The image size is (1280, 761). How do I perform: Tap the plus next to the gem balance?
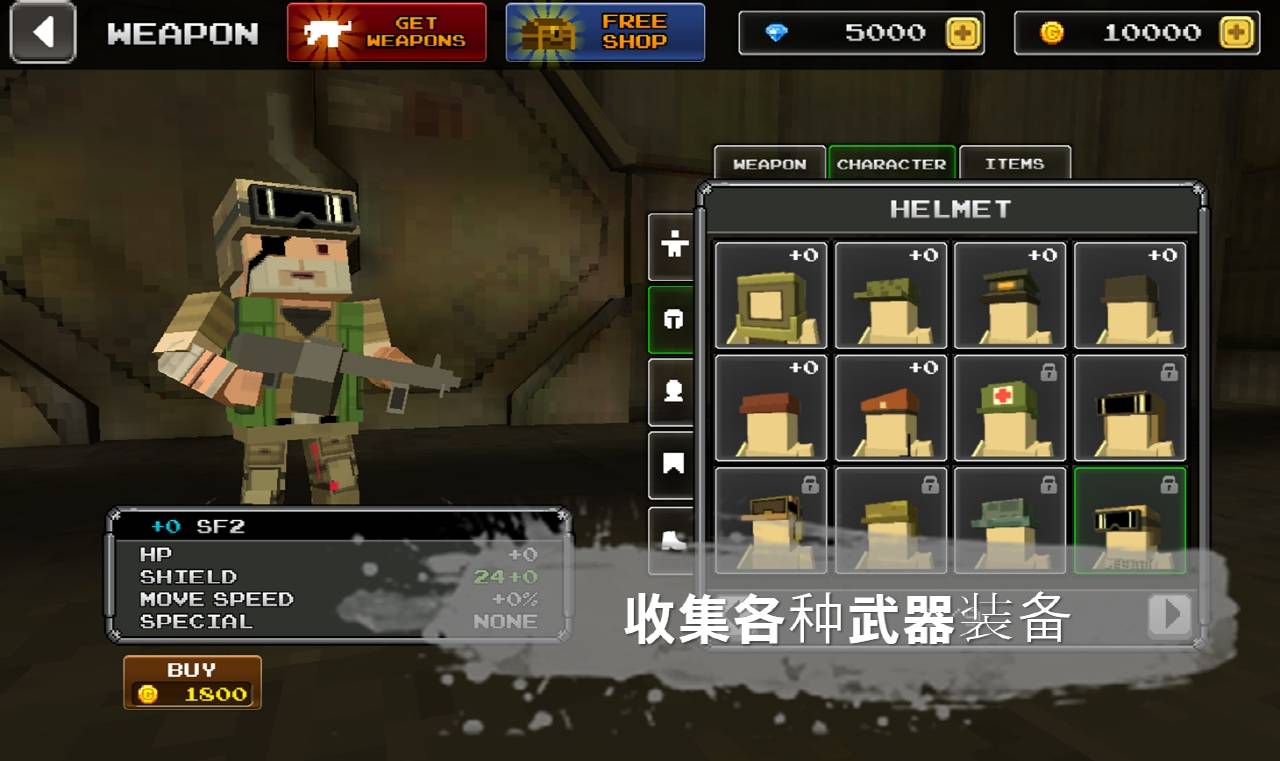tap(961, 32)
